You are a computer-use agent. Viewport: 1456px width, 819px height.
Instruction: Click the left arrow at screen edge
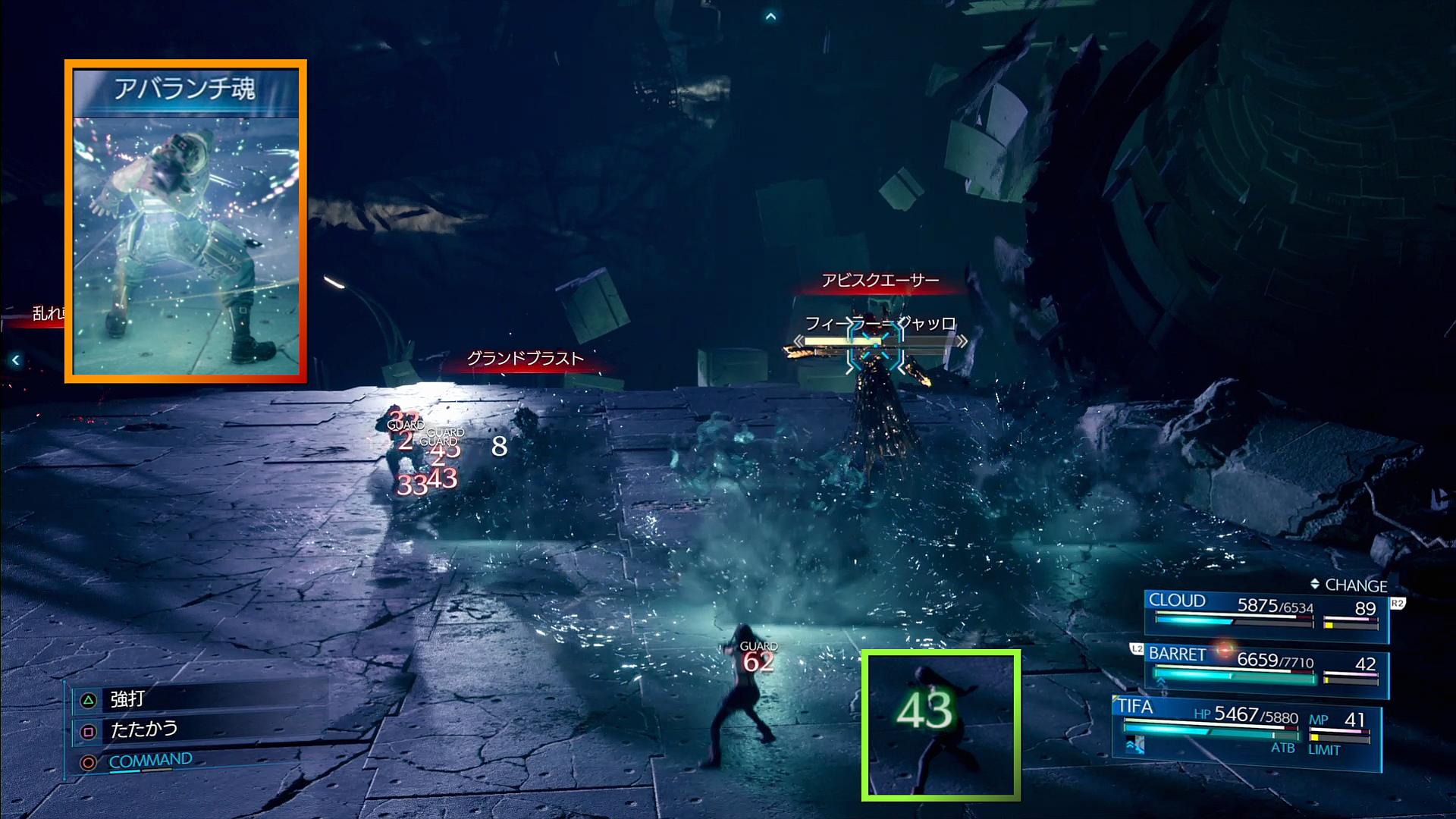[x=15, y=360]
